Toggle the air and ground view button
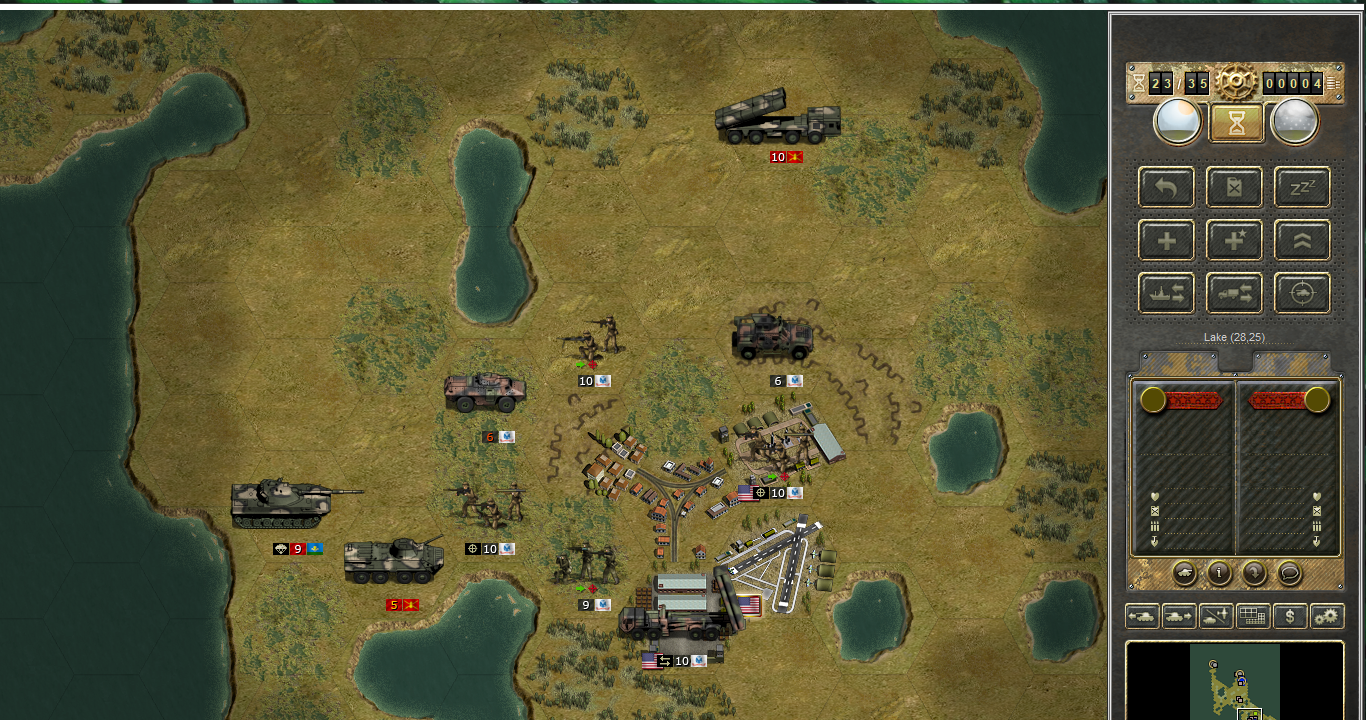Viewport: 1366px width, 720px height. [x=1216, y=616]
